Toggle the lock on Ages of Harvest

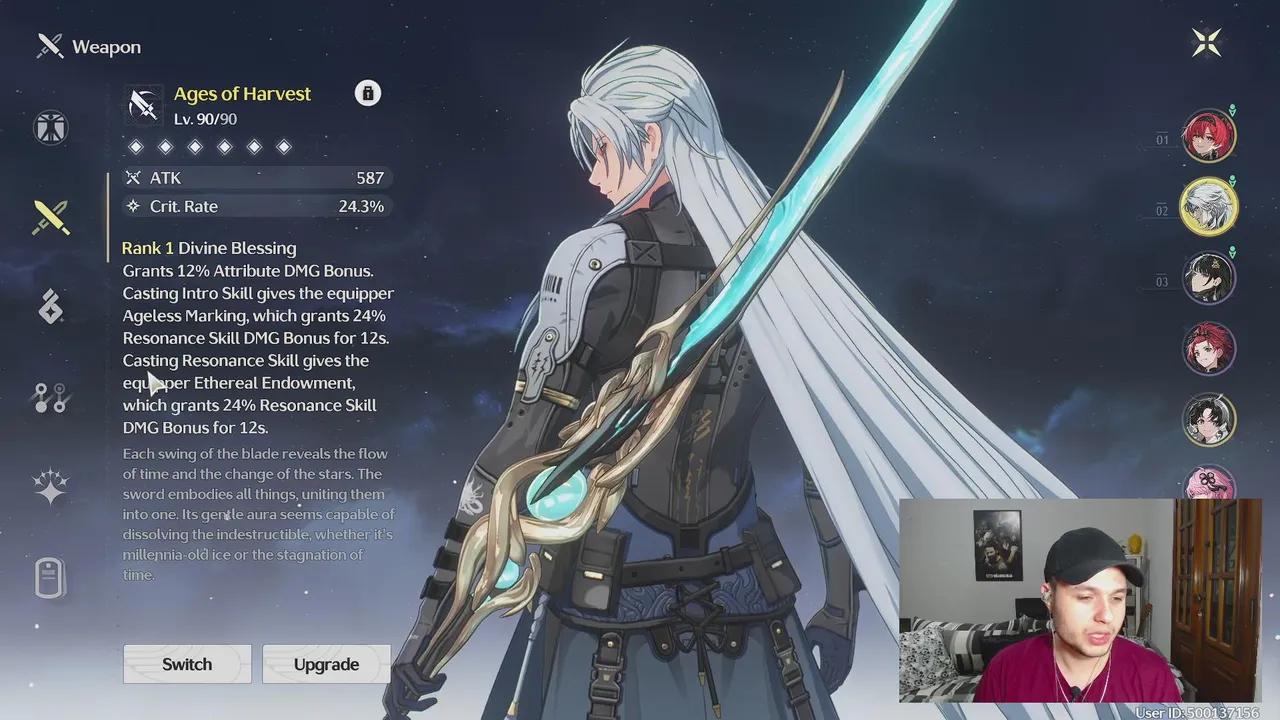pos(367,92)
